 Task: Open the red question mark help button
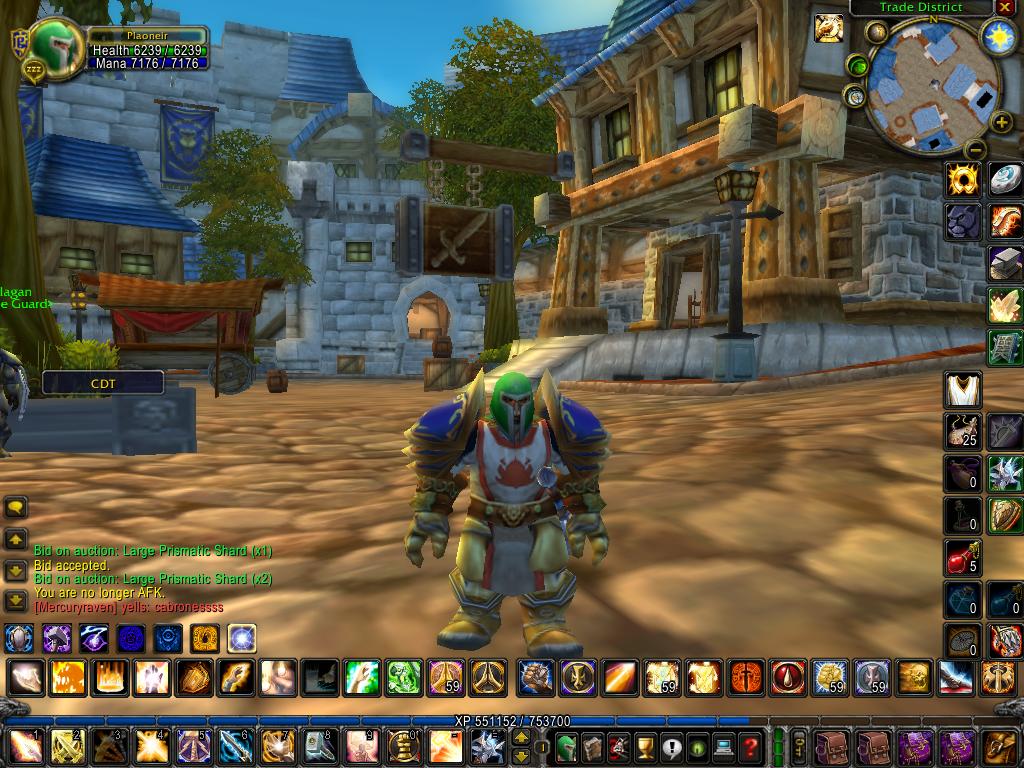[x=750, y=747]
